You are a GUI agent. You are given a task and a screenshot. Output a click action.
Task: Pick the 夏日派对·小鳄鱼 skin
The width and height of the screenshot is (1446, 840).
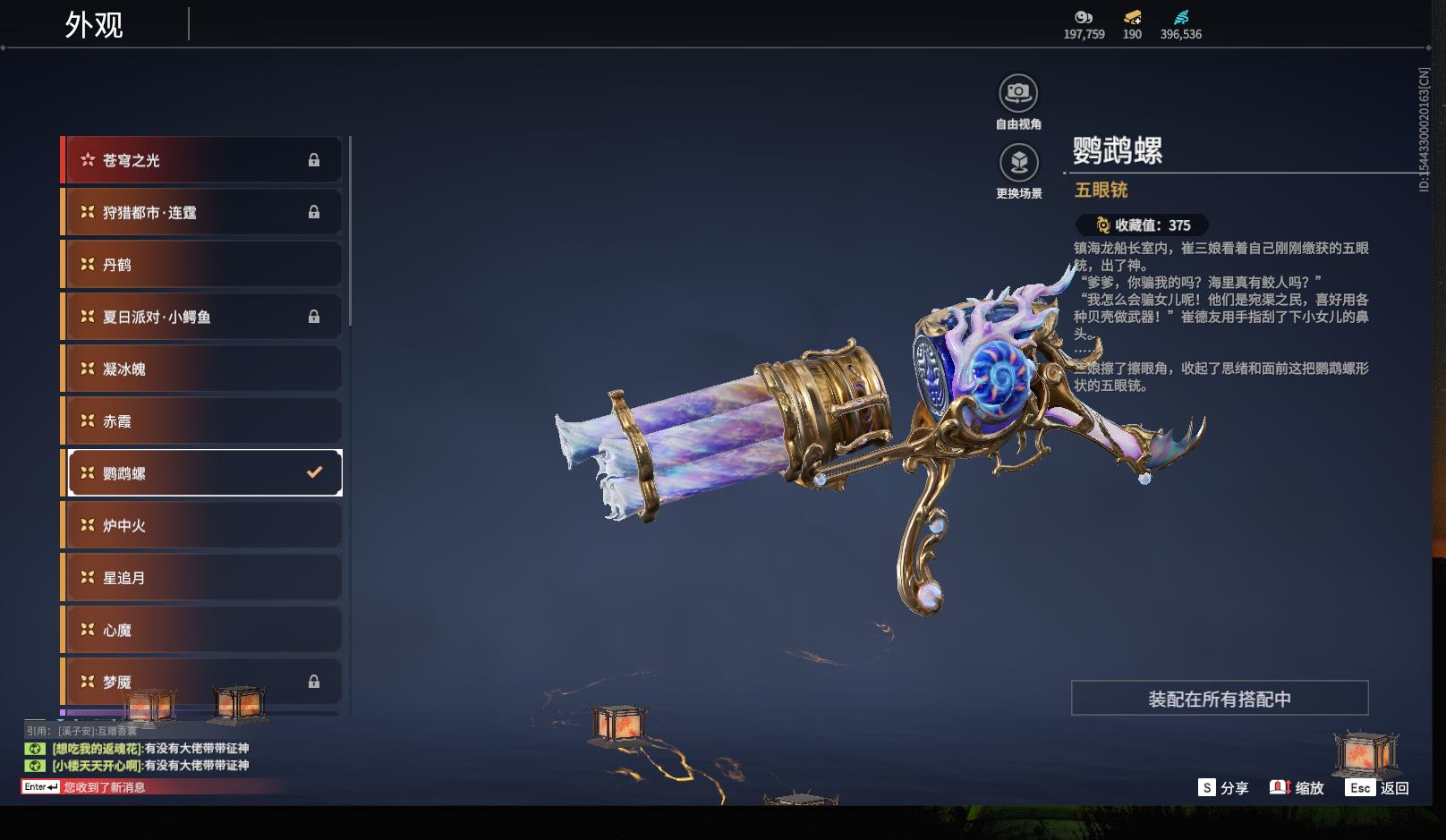pyautogui.click(x=202, y=317)
